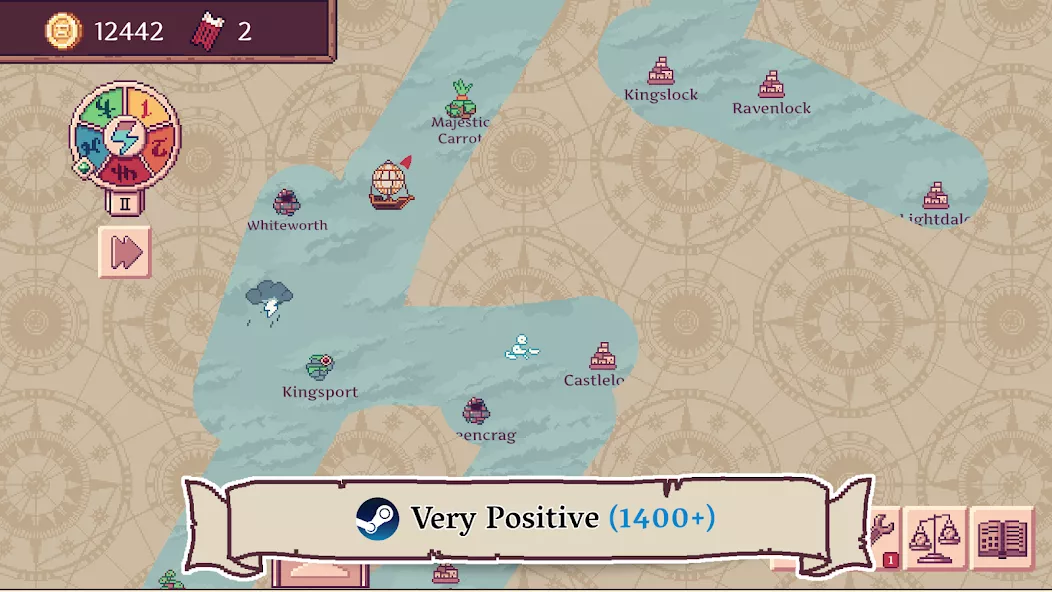The image size is (1052, 592).
Task: Select the Ravenlock town marker
Action: click(x=771, y=85)
